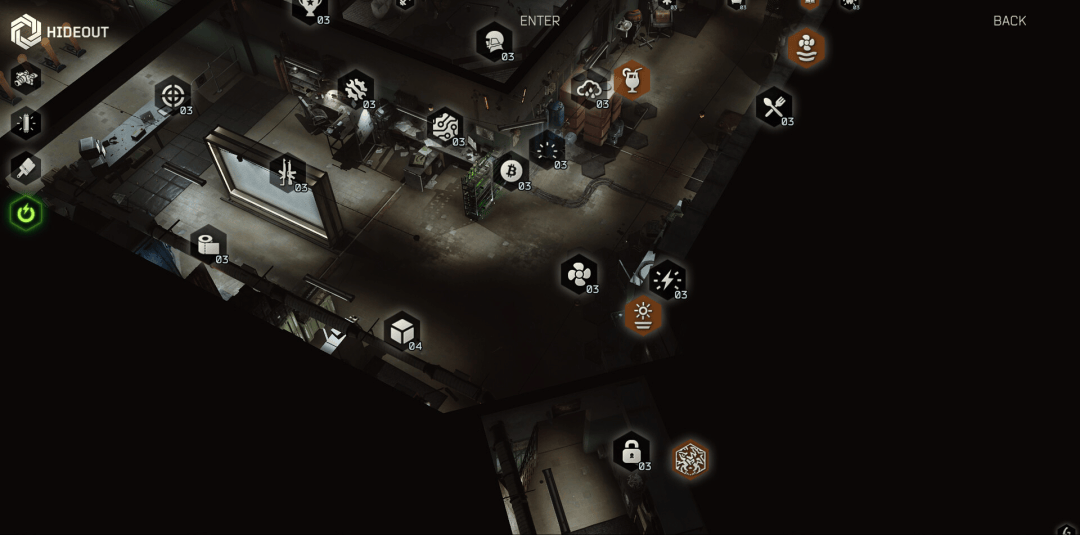This screenshot has height=535, width=1080.
Task: Open the Security padlock module icon
Action: [631, 451]
